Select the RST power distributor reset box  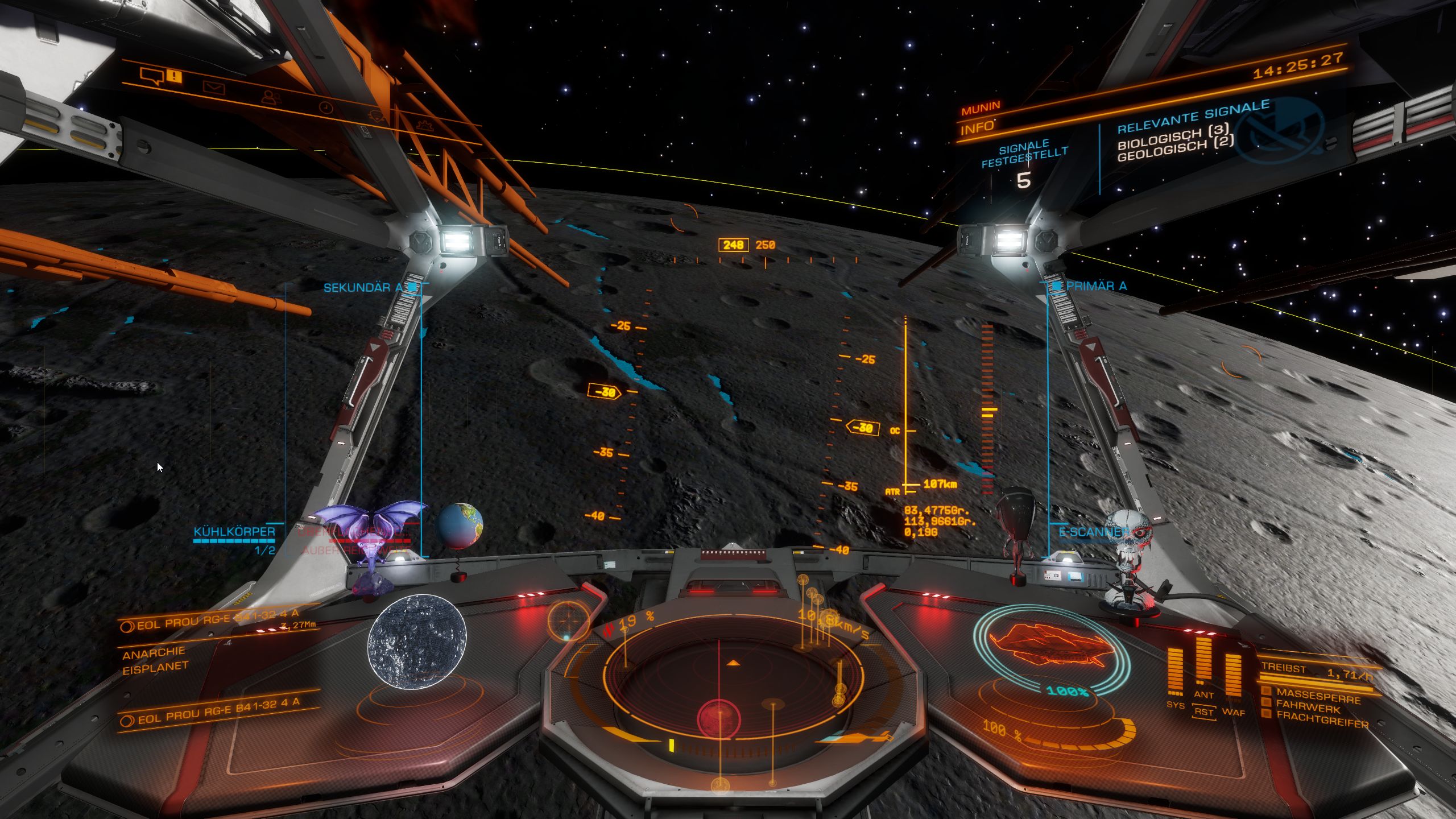click(x=1203, y=712)
